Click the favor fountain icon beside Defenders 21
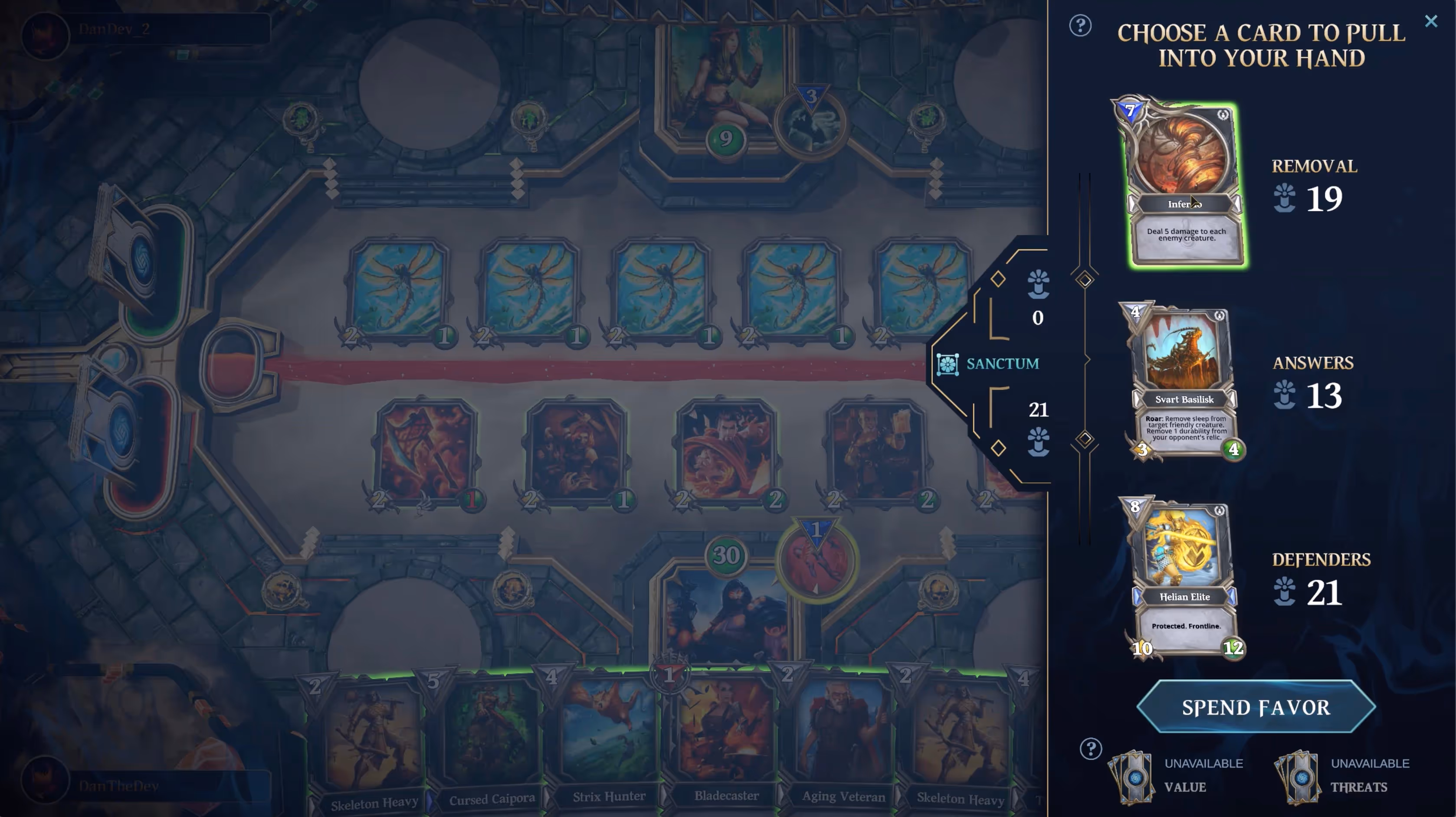Image resolution: width=1456 pixels, height=817 pixels. (x=1284, y=592)
